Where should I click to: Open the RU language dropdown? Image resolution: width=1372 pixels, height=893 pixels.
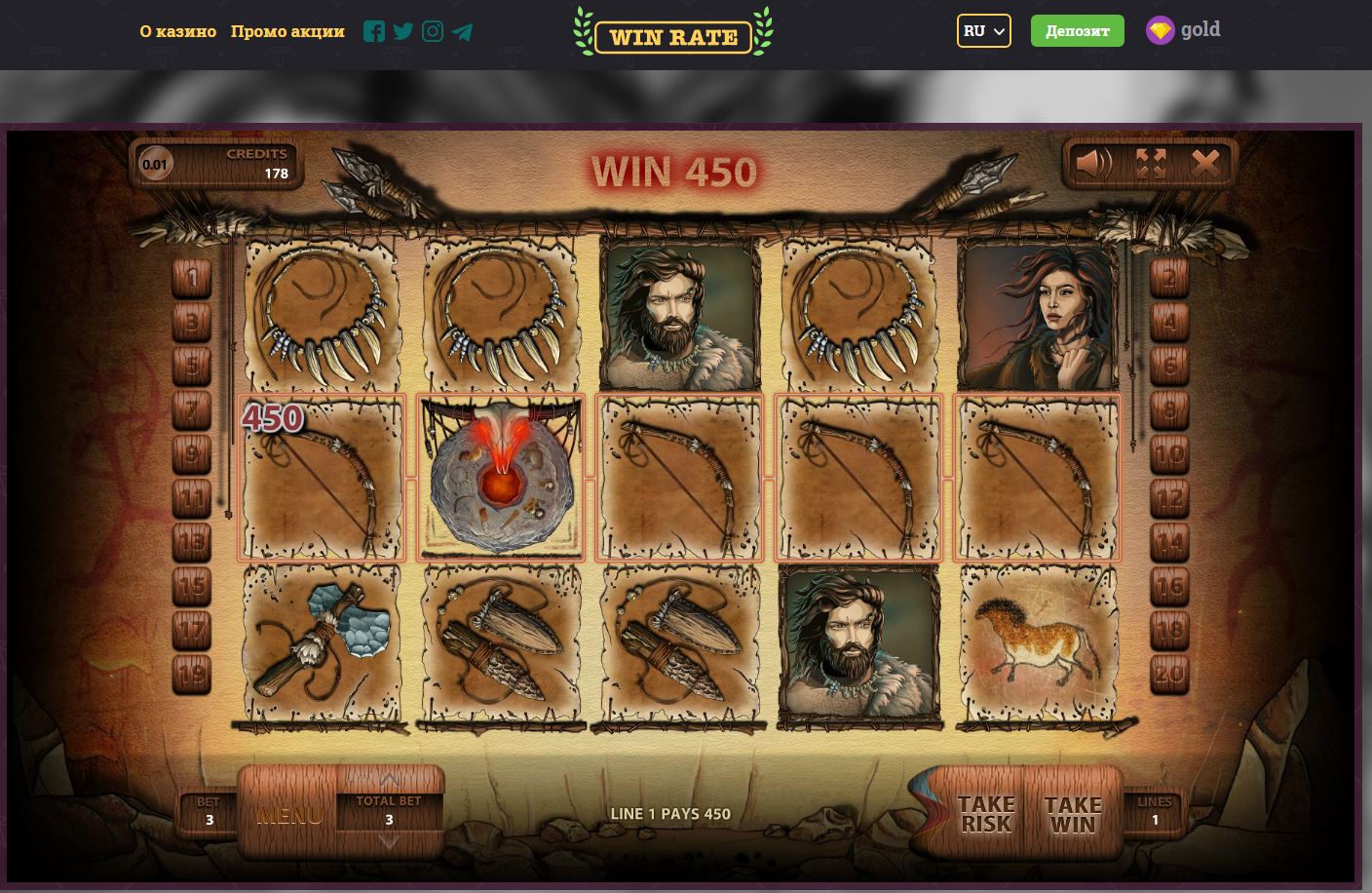coord(983,31)
